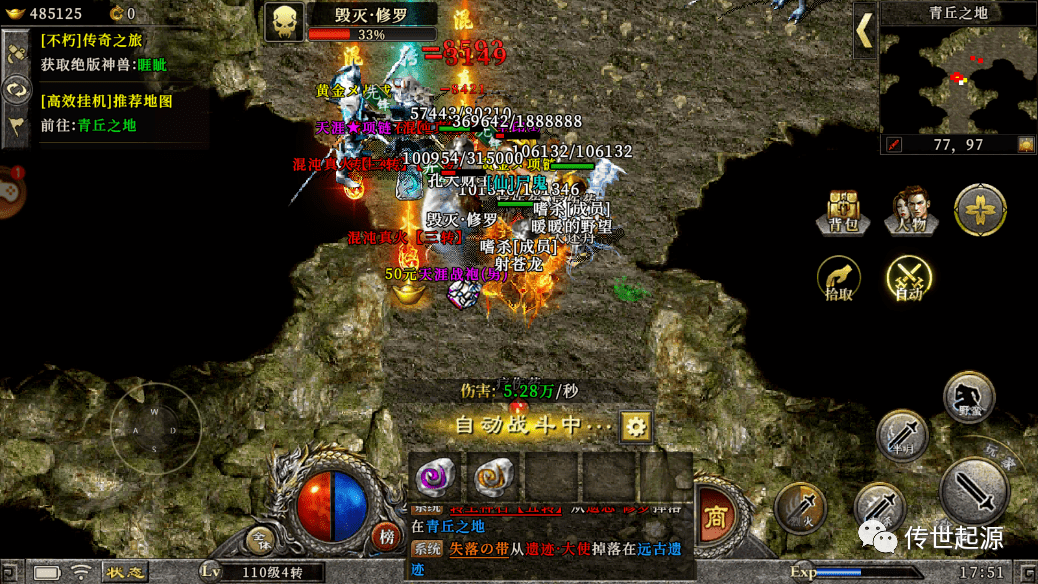Open the 人物 character panel
Image resolution: width=1038 pixels, height=584 pixels.
pyautogui.click(x=911, y=211)
